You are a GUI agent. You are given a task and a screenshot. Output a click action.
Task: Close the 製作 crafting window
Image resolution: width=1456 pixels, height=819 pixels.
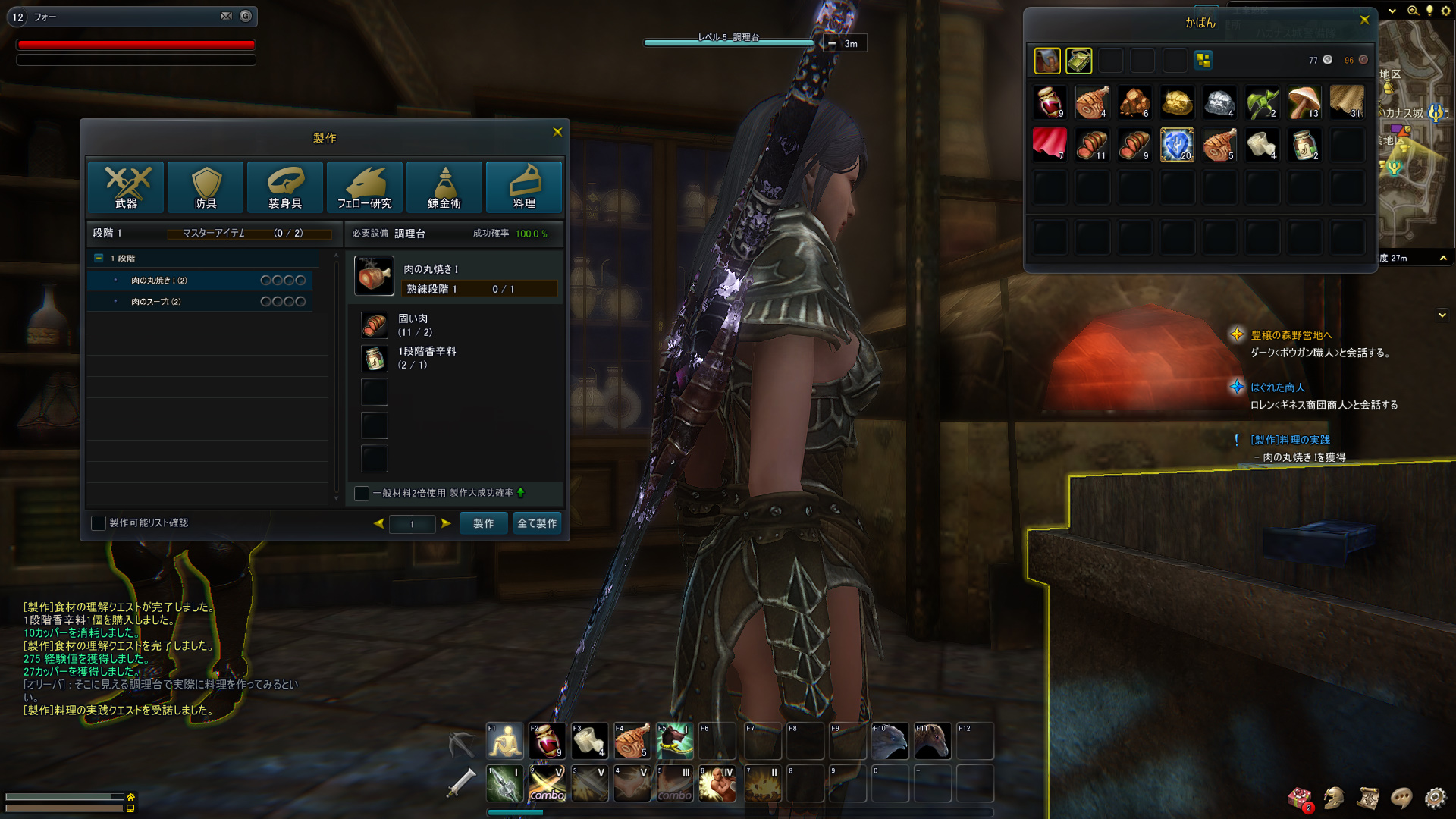557,132
